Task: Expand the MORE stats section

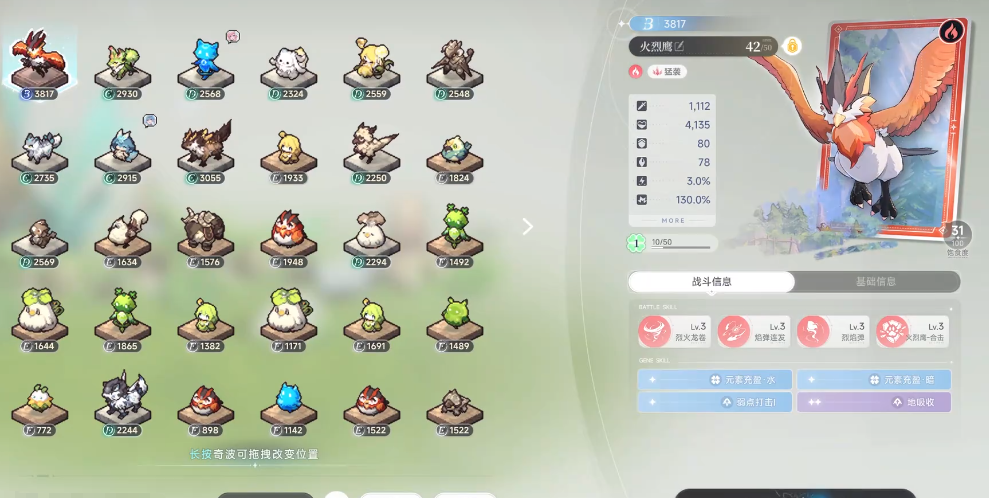Action: tap(673, 220)
